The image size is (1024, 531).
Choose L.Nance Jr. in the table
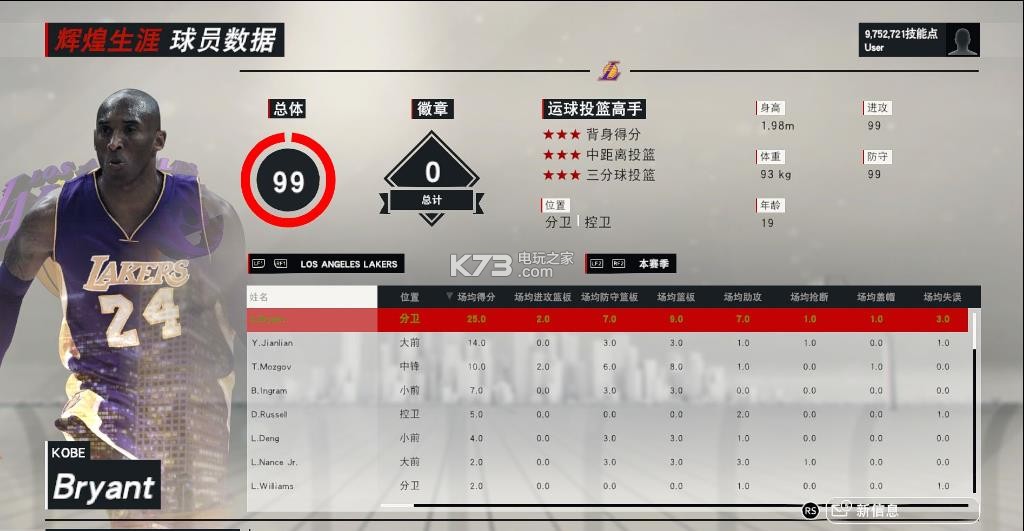[x=275, y=462]
